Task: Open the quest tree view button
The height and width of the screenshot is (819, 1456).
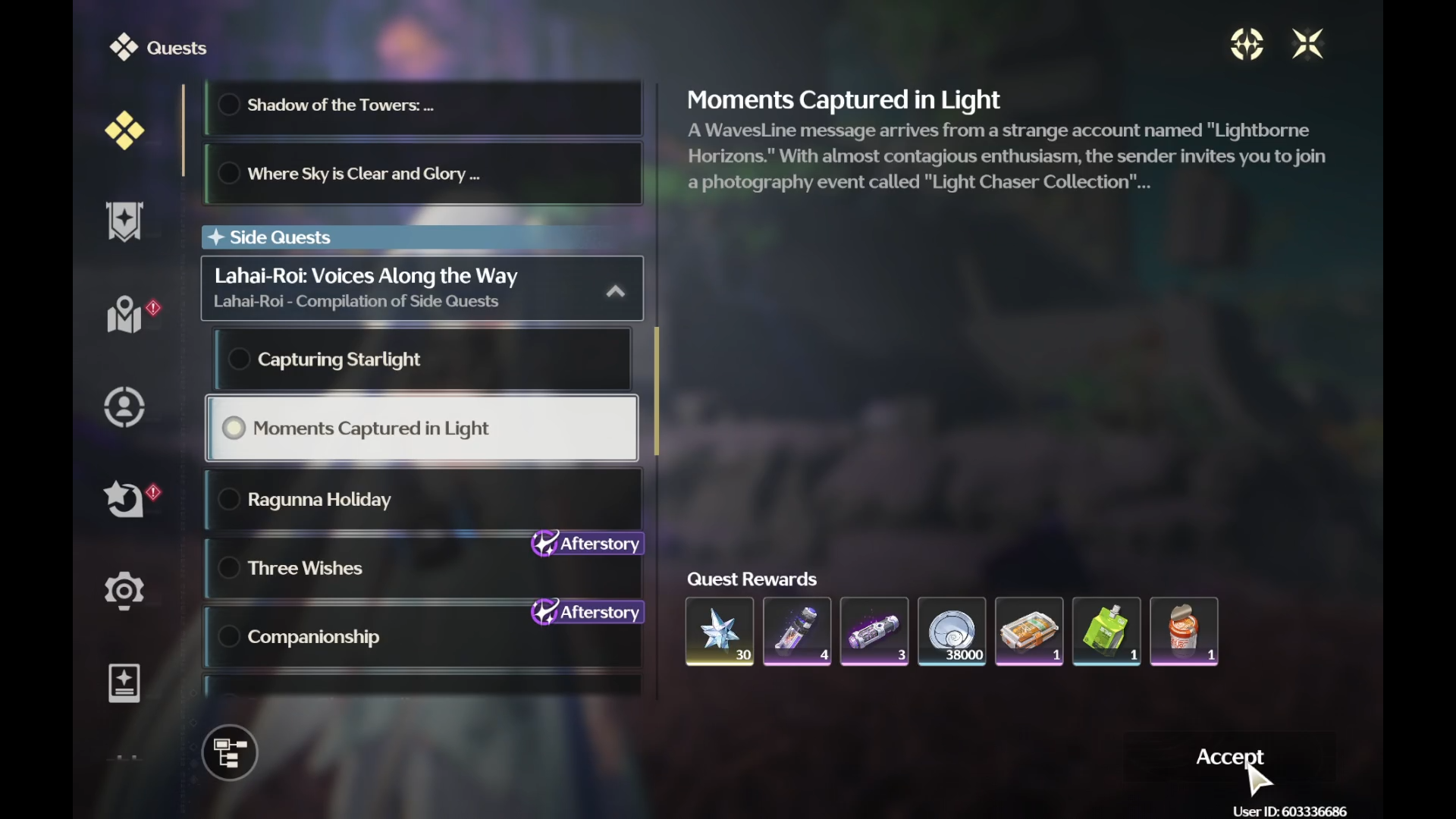Action: (230, 753)
